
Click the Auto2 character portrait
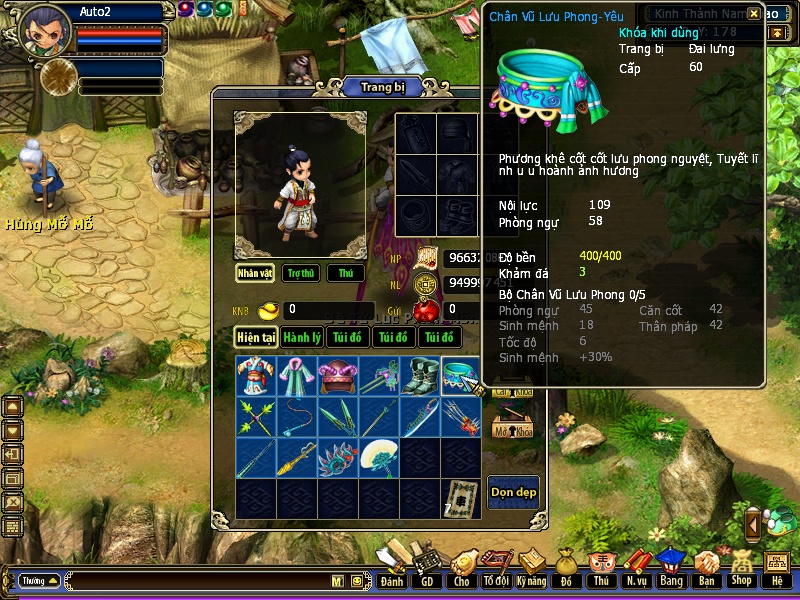pos(45,30)
